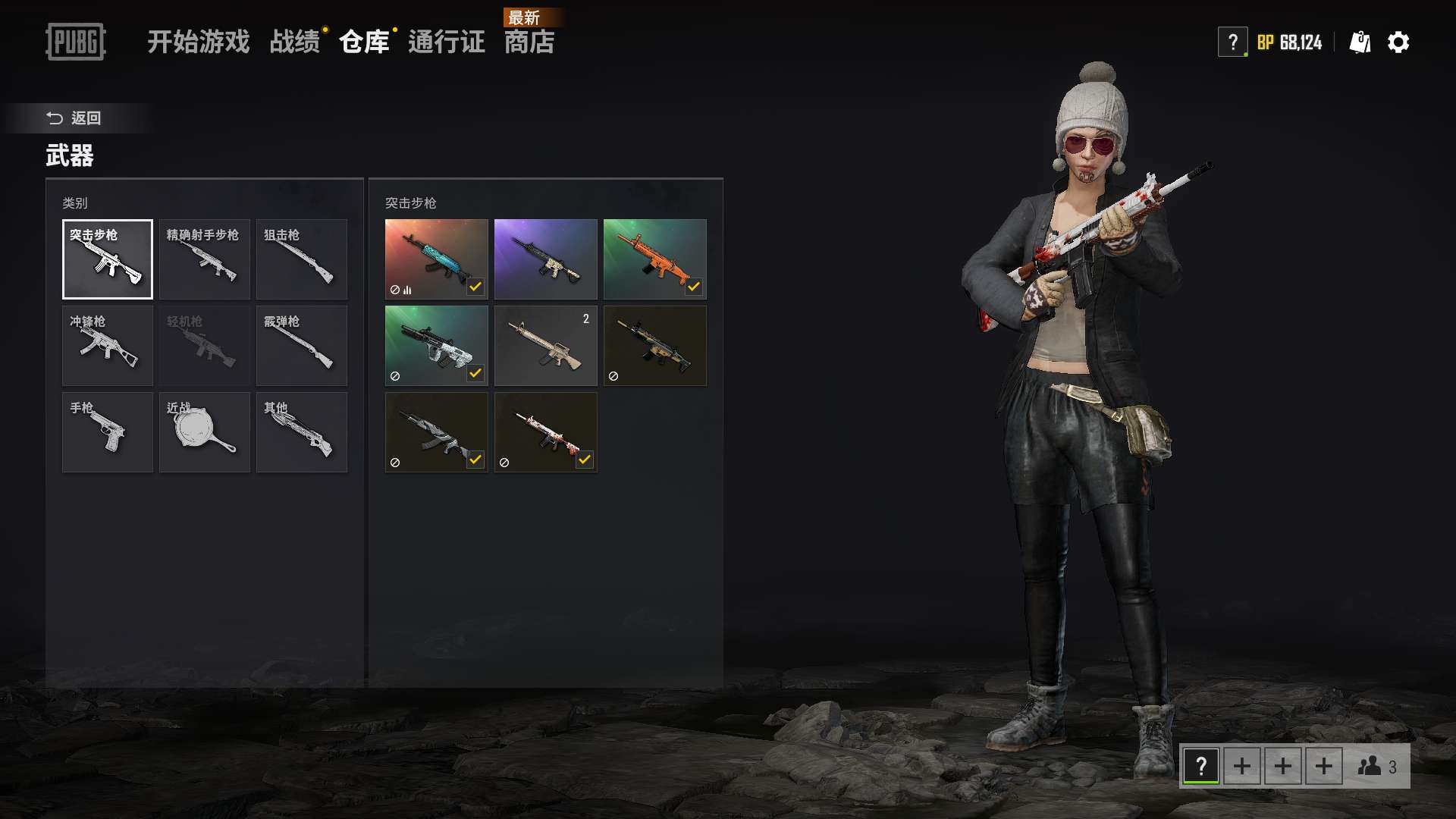This screenshot has height=819, width=1456.
Task: Toggle the equipped checkmark on teal AKM skin
Action: [476, 286]
